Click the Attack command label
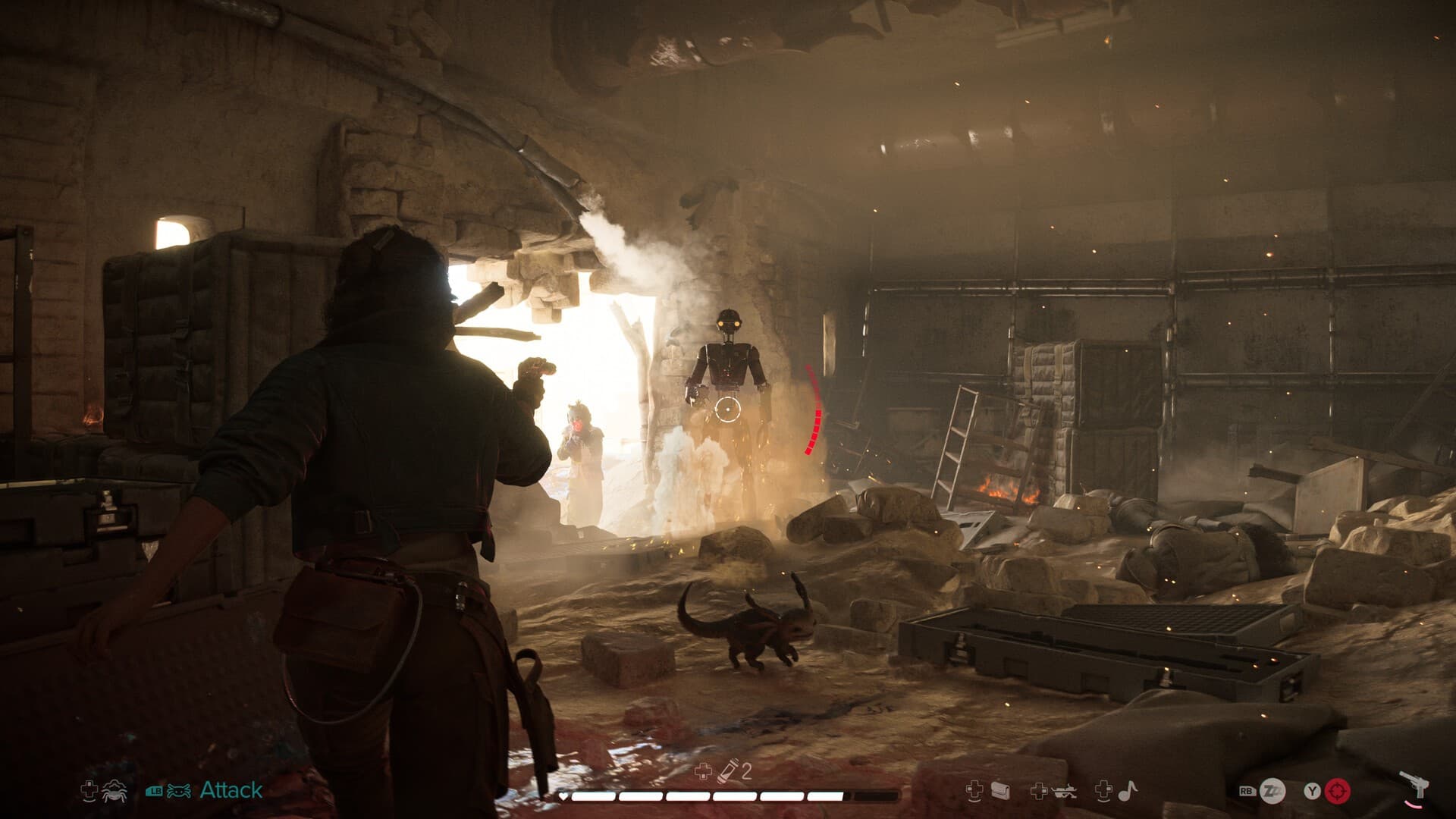The width and height of the screenshot is (1456, 819). [x=231, y=791]
